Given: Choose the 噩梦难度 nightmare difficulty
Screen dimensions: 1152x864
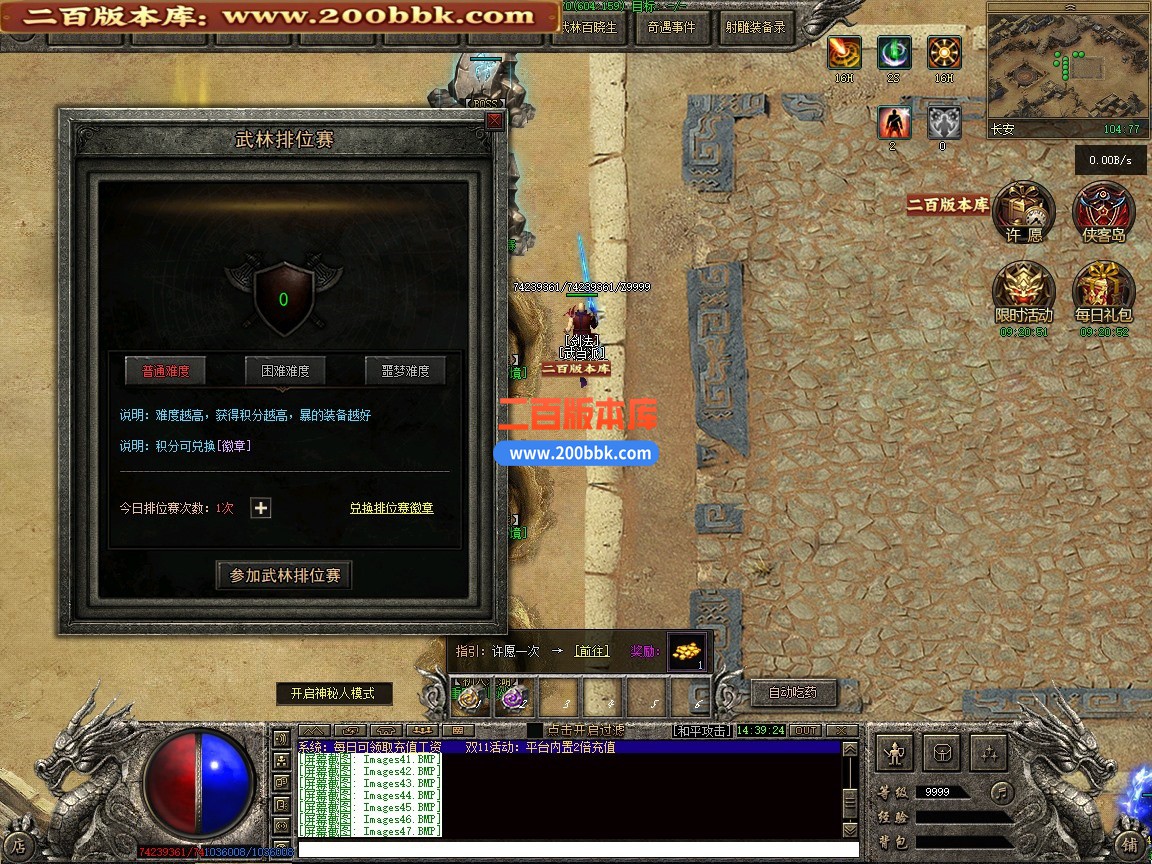Looking at the screenshot, I should tap(405, 371).
